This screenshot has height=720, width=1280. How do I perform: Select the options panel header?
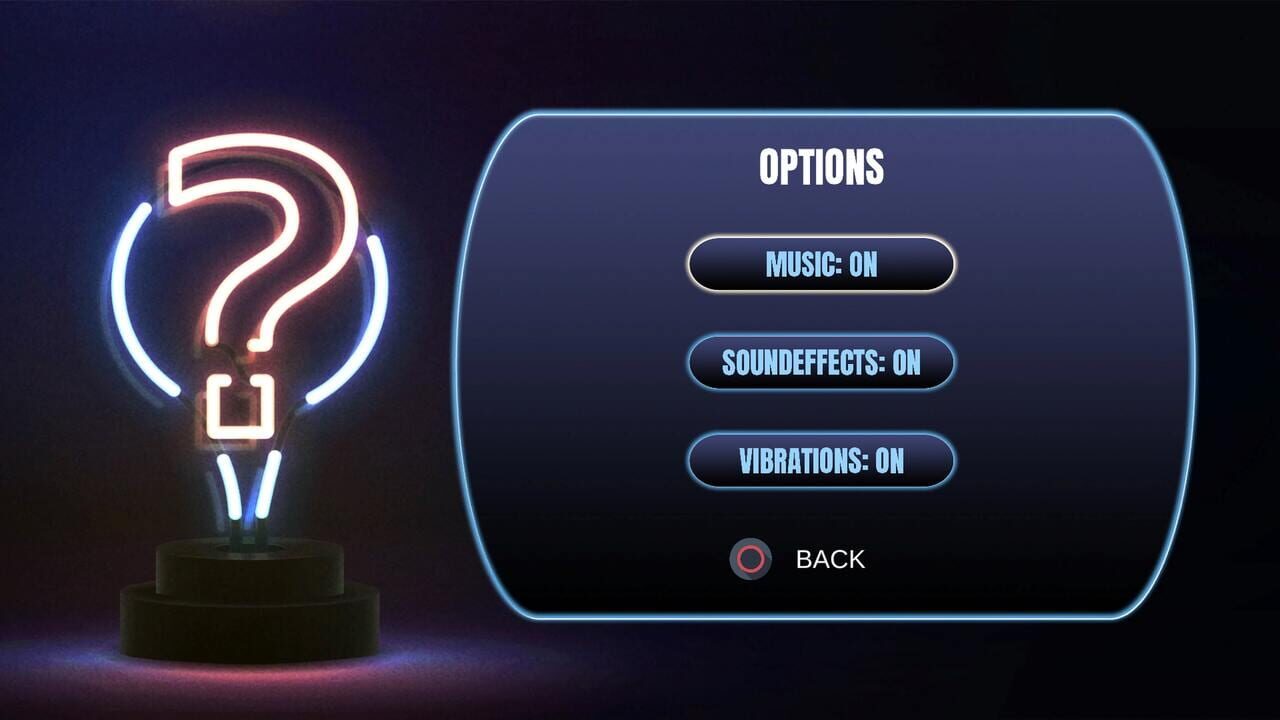[822, 167]
